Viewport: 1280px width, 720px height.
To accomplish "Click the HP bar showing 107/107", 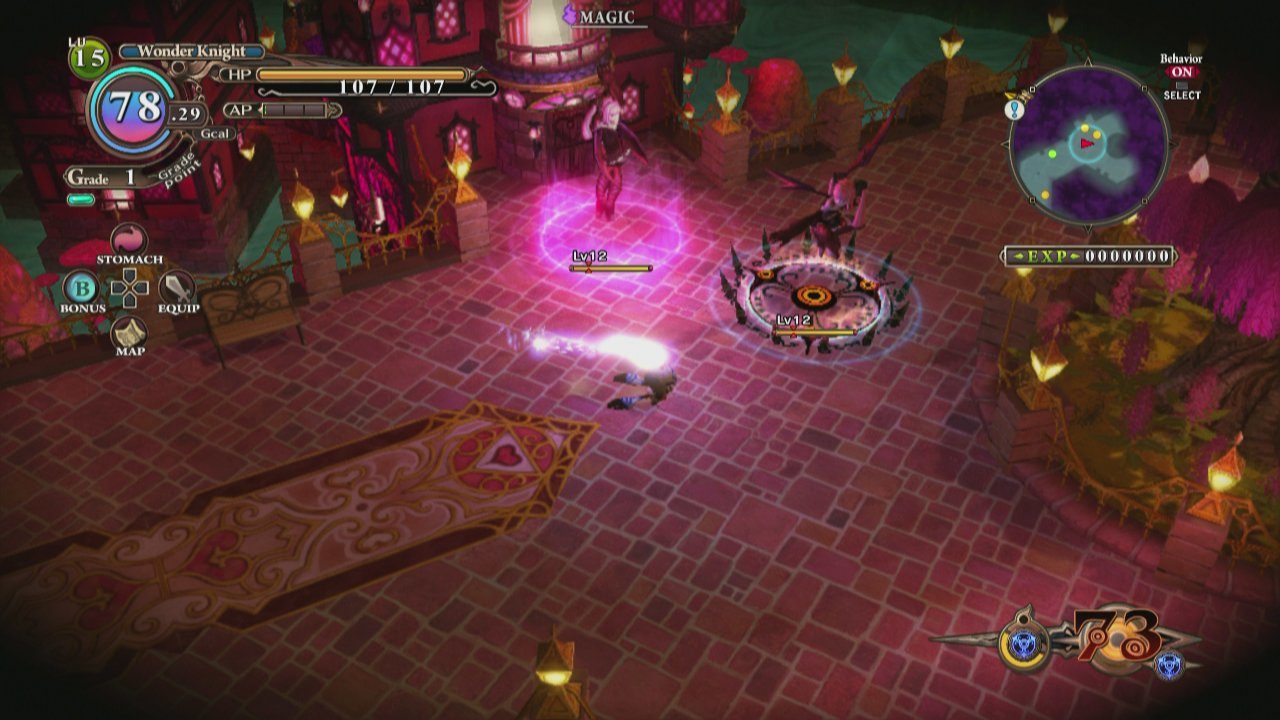I will 360,73.
